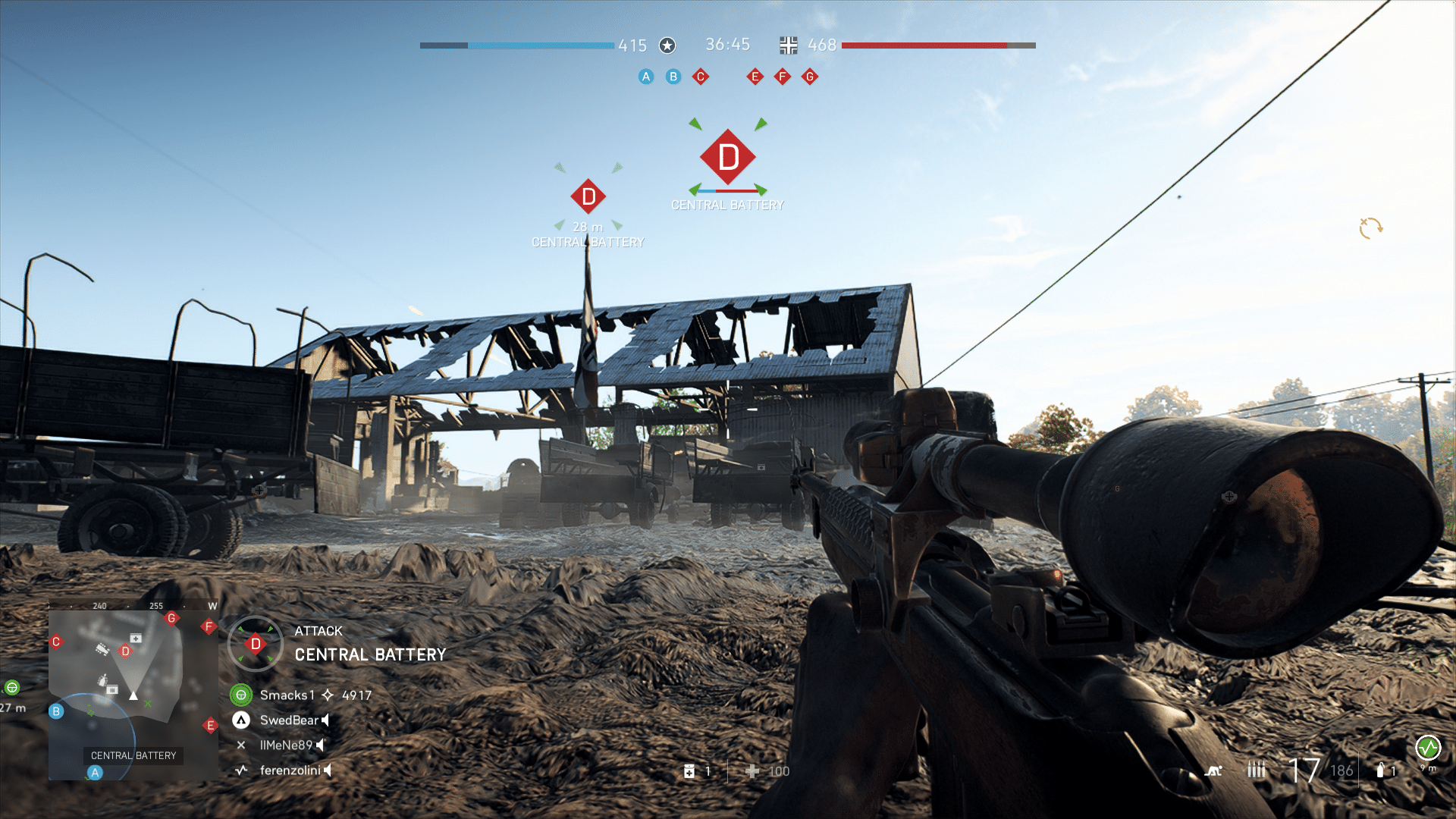This screenshot has width=1456, height=819.
Task: Click the green squadmate pulse icon
Action: point(1428,748)
